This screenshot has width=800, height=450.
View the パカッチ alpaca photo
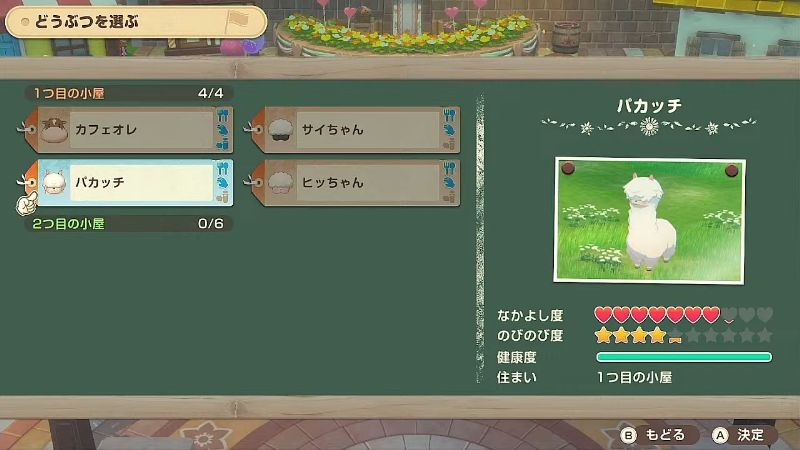point(648,220)
